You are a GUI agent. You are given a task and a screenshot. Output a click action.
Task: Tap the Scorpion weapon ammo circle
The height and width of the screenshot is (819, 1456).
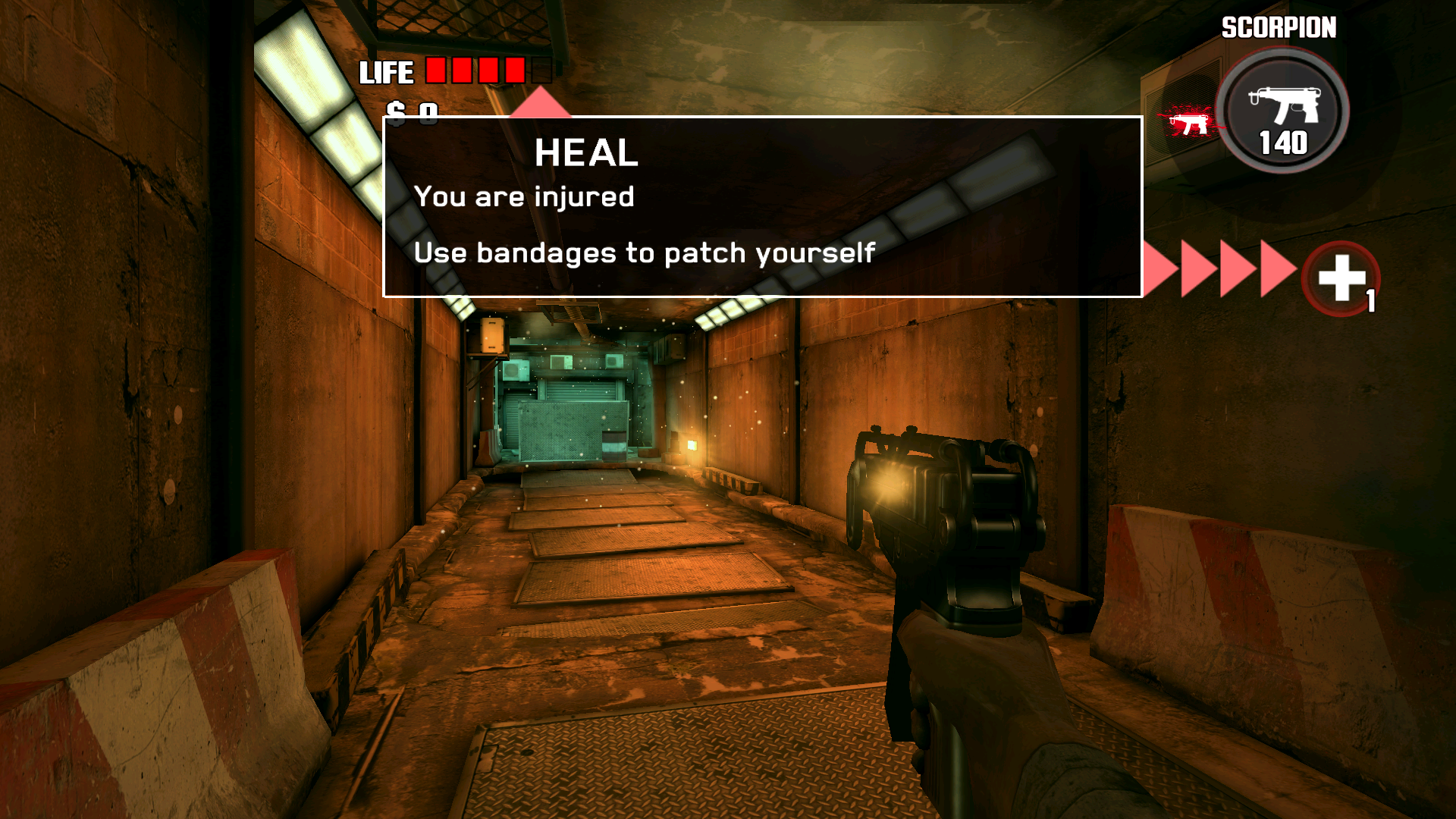[1282, 111]
